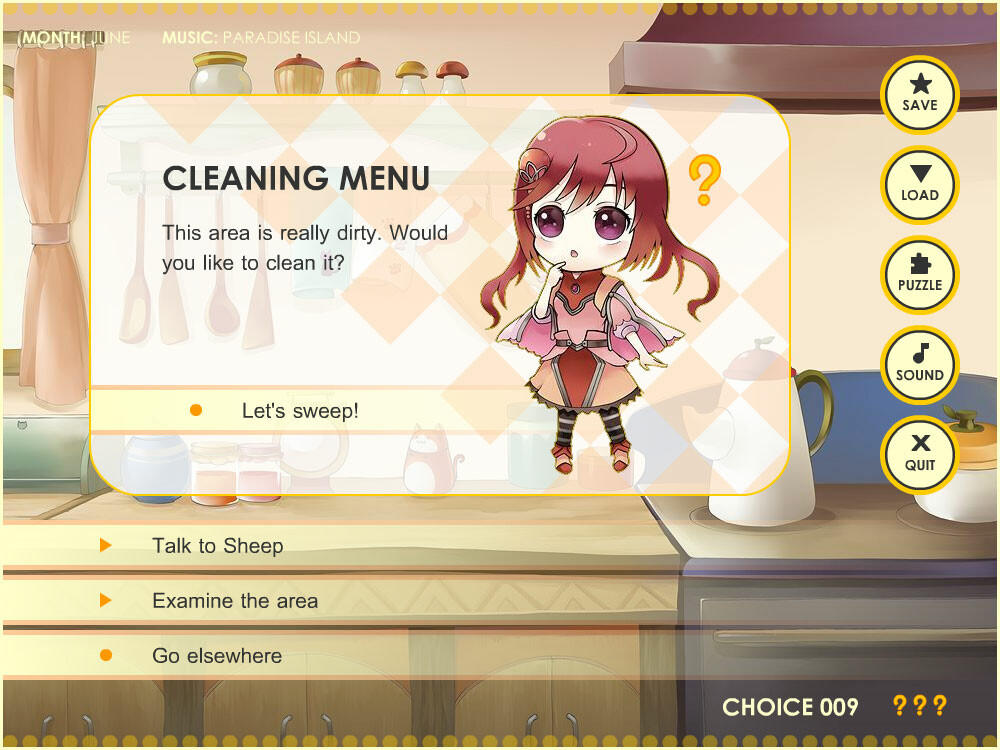Open the Puzzle screen
The height and width of the screenshot is (750, 1000).
pos(919,275)
